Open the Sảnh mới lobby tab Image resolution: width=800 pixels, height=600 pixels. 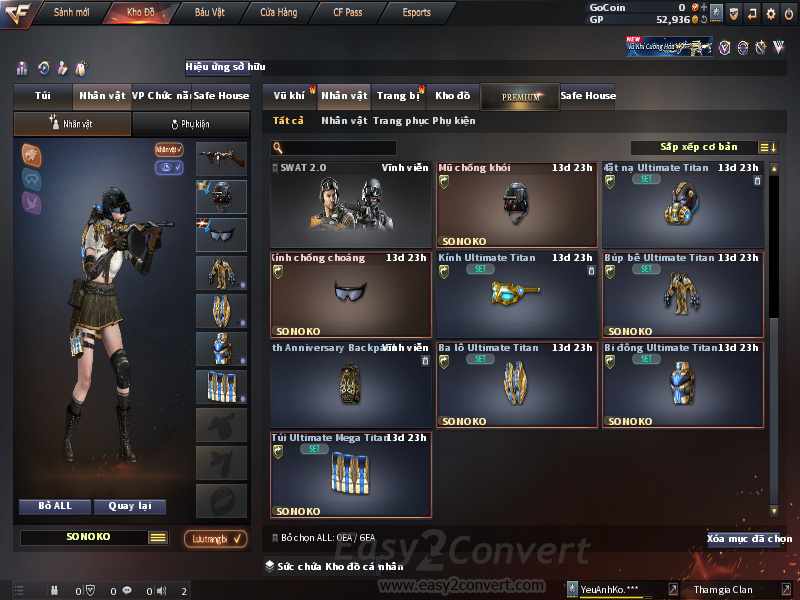click(x=71, y=13)
